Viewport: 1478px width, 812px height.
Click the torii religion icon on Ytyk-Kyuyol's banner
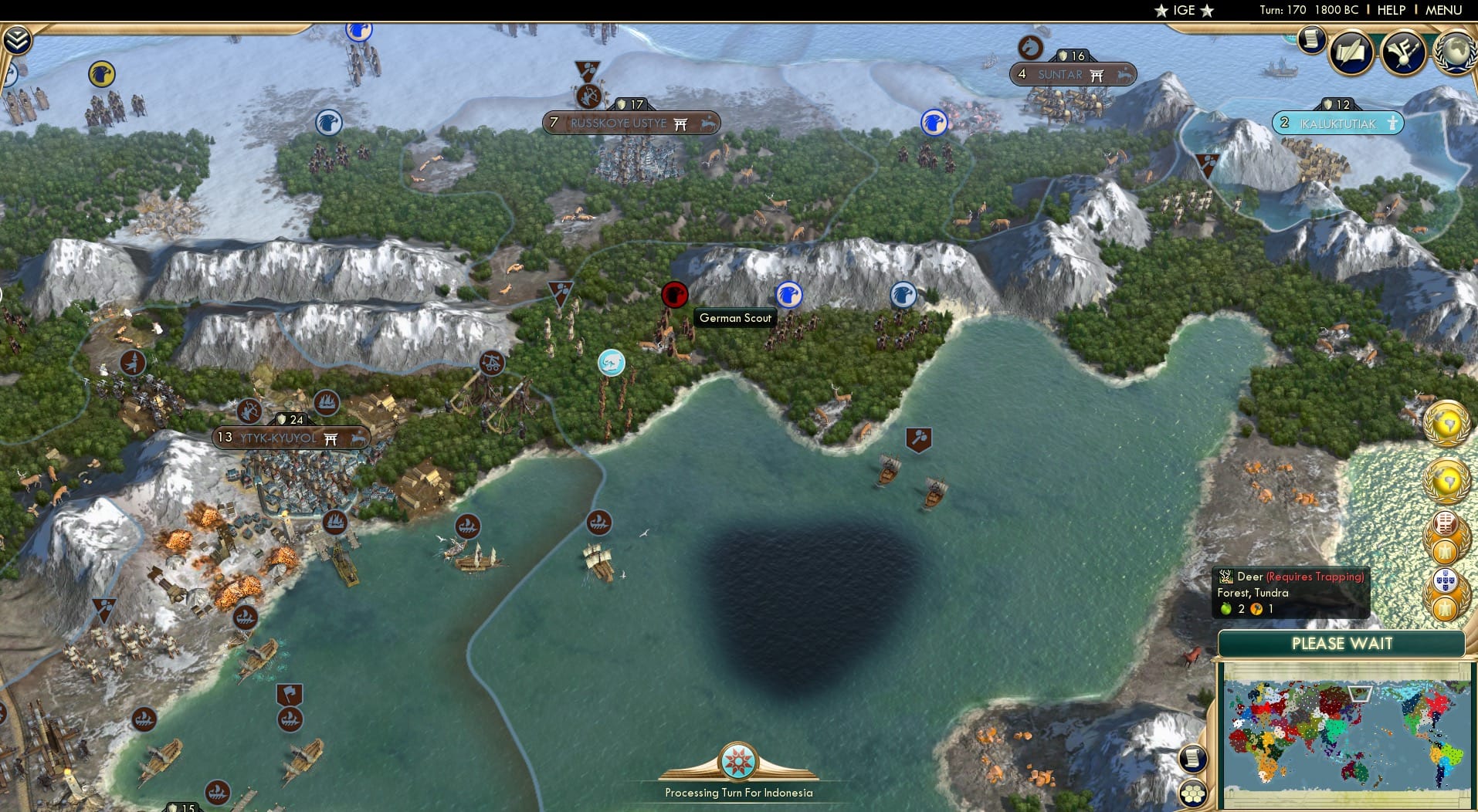331,438
